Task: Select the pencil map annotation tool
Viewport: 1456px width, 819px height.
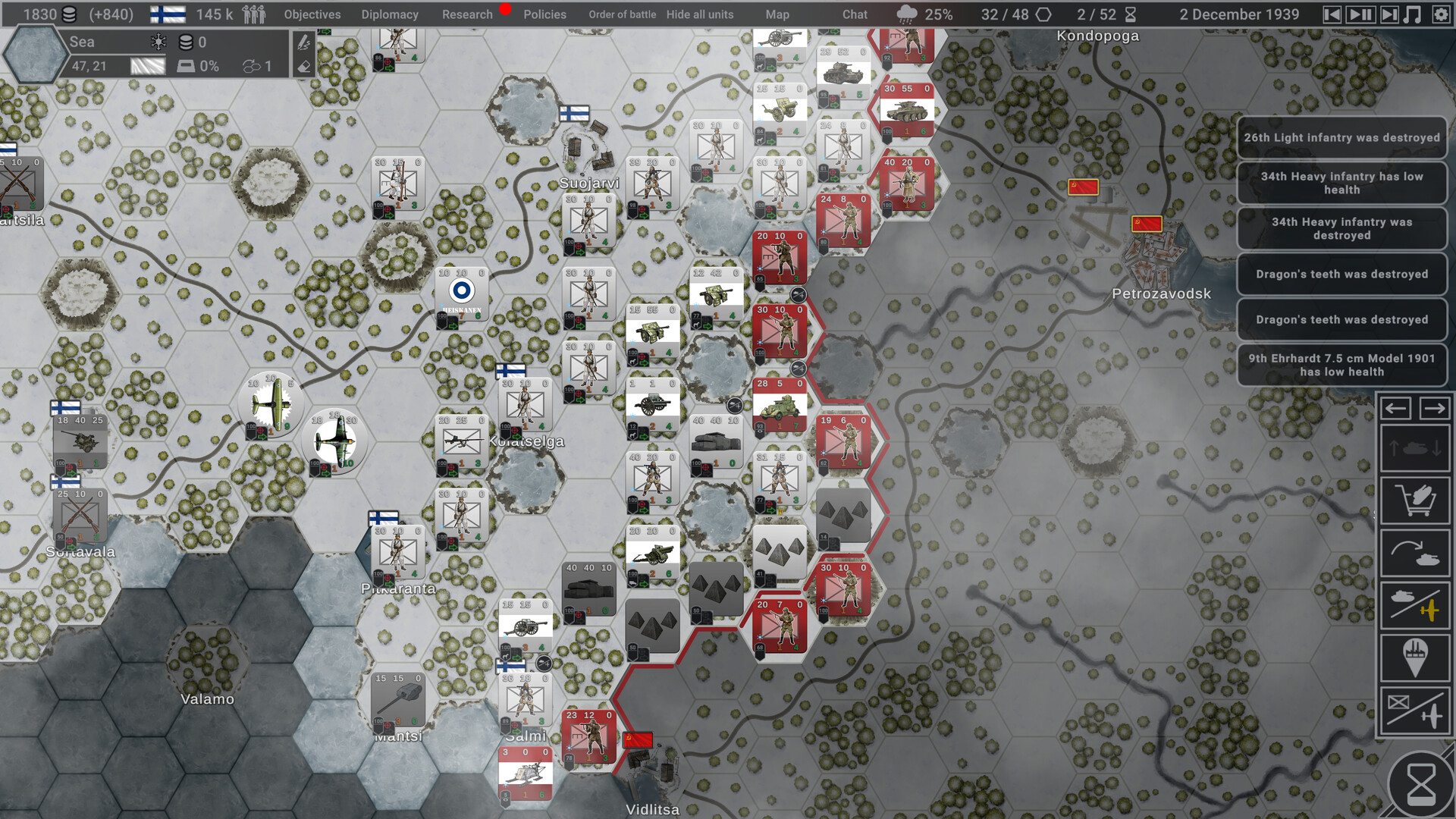Action: 303,44
